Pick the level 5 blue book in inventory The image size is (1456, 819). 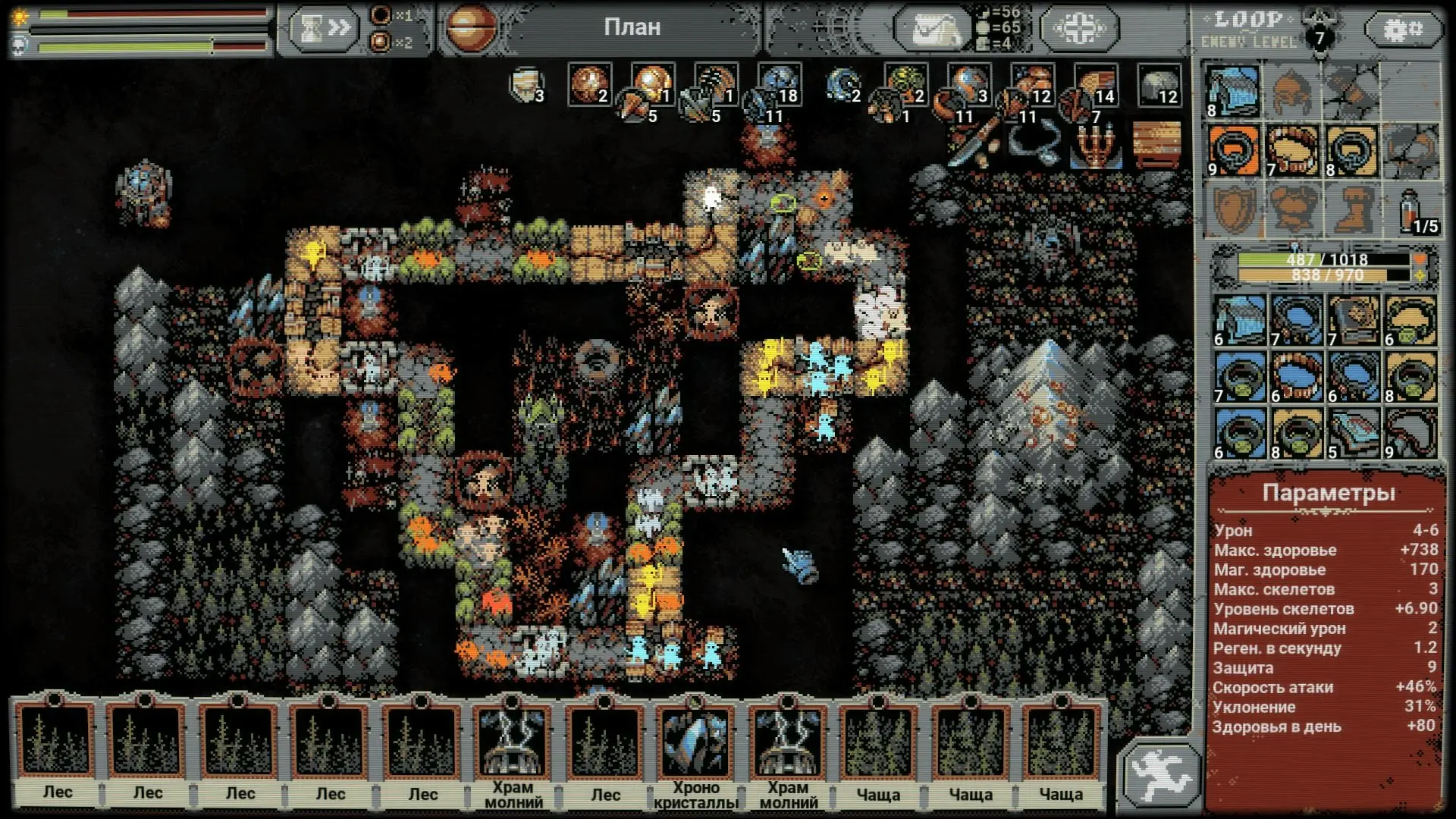coord(1353,434)
